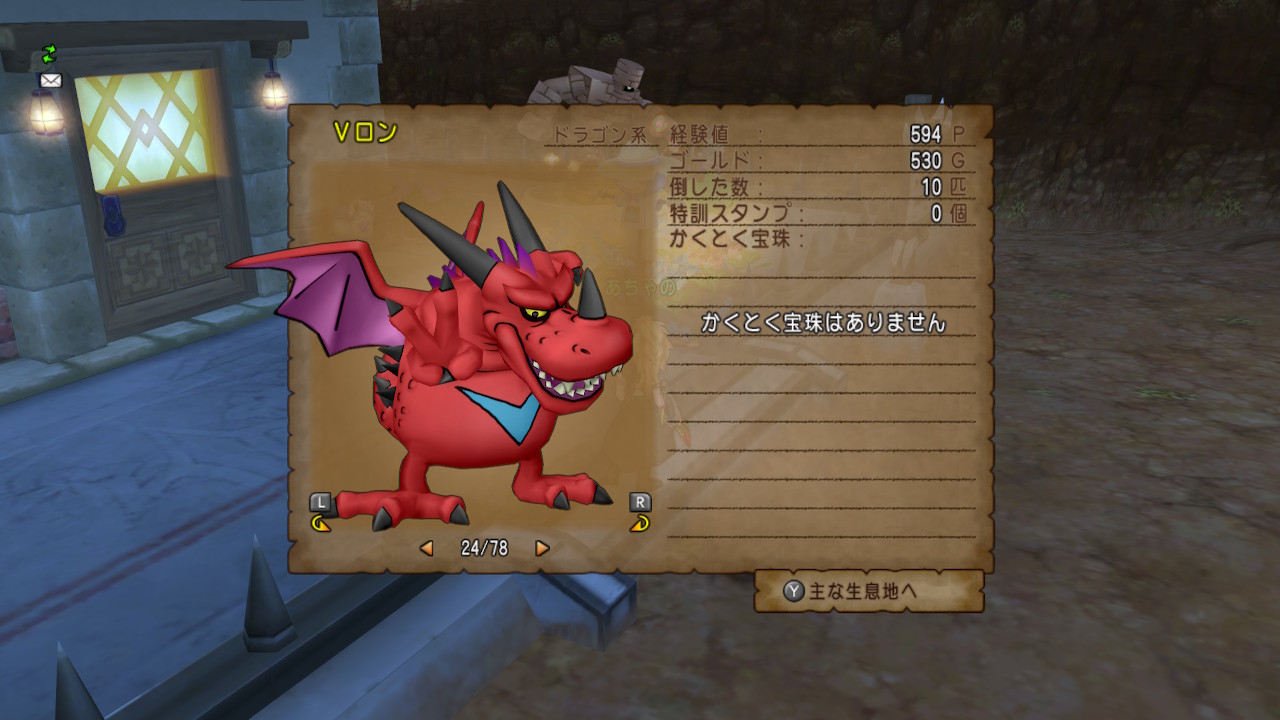Click the orange right arrow to view next monster
The image size is (1280, 720).
coord(541,546)
